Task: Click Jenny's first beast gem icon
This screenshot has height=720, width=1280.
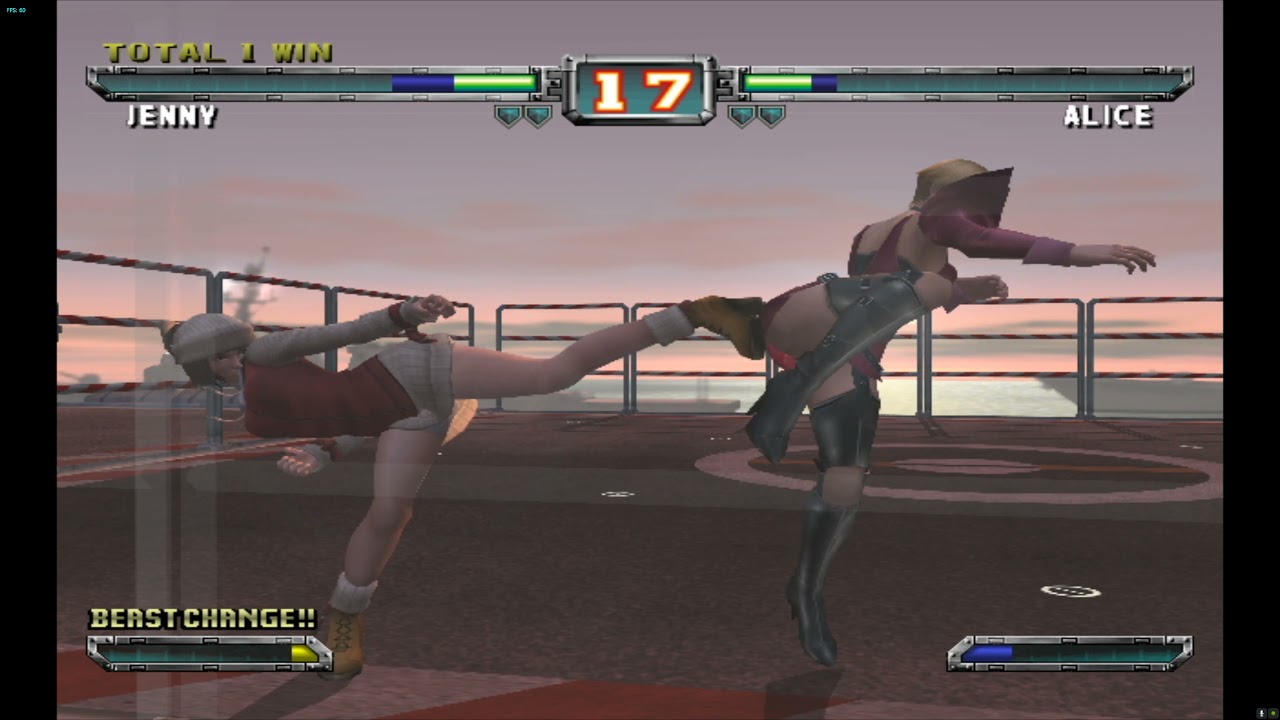Action: (x=508, y=113)
